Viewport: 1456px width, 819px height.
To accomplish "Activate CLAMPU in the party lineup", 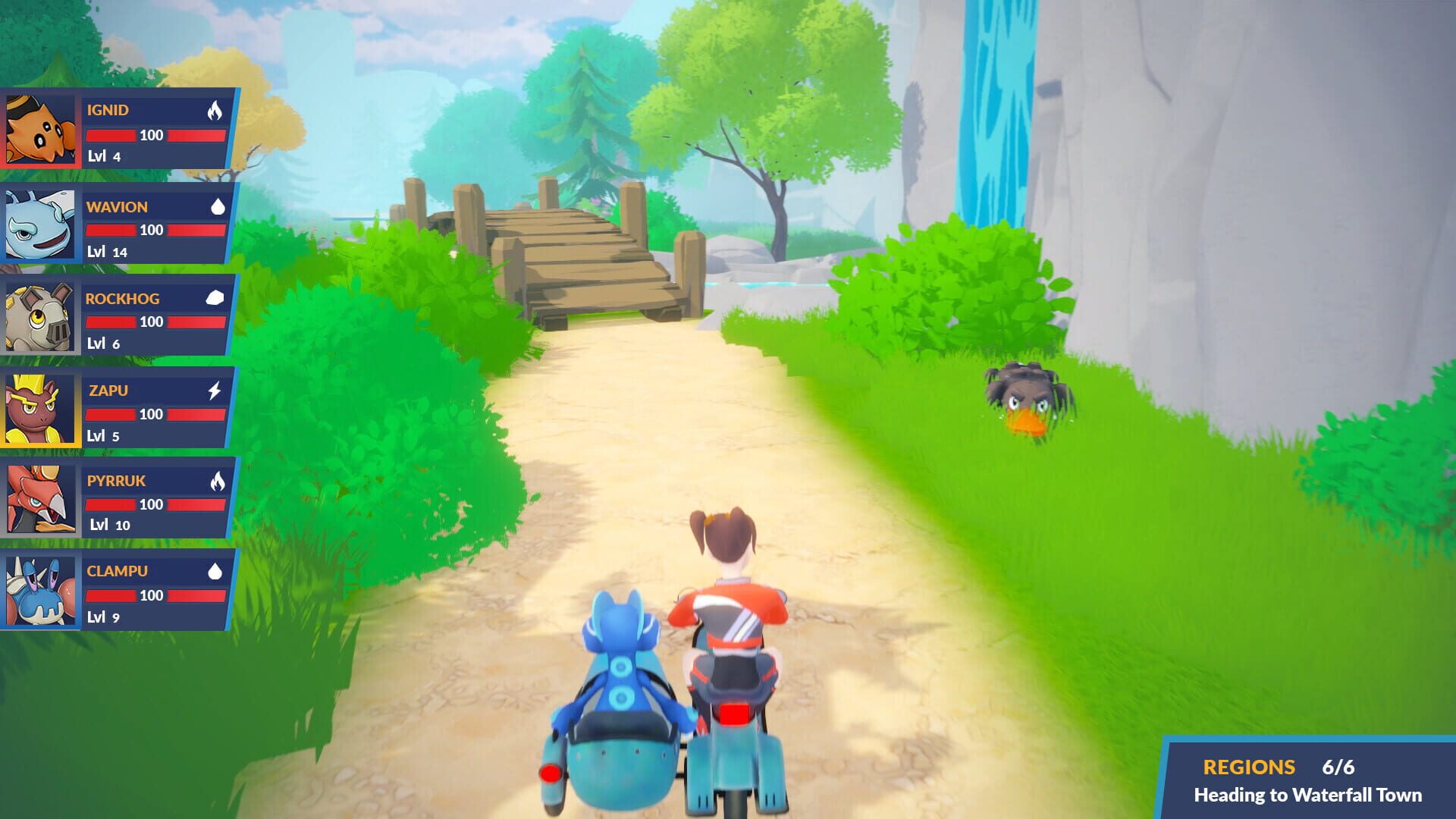I will click(x=39, y=588).
